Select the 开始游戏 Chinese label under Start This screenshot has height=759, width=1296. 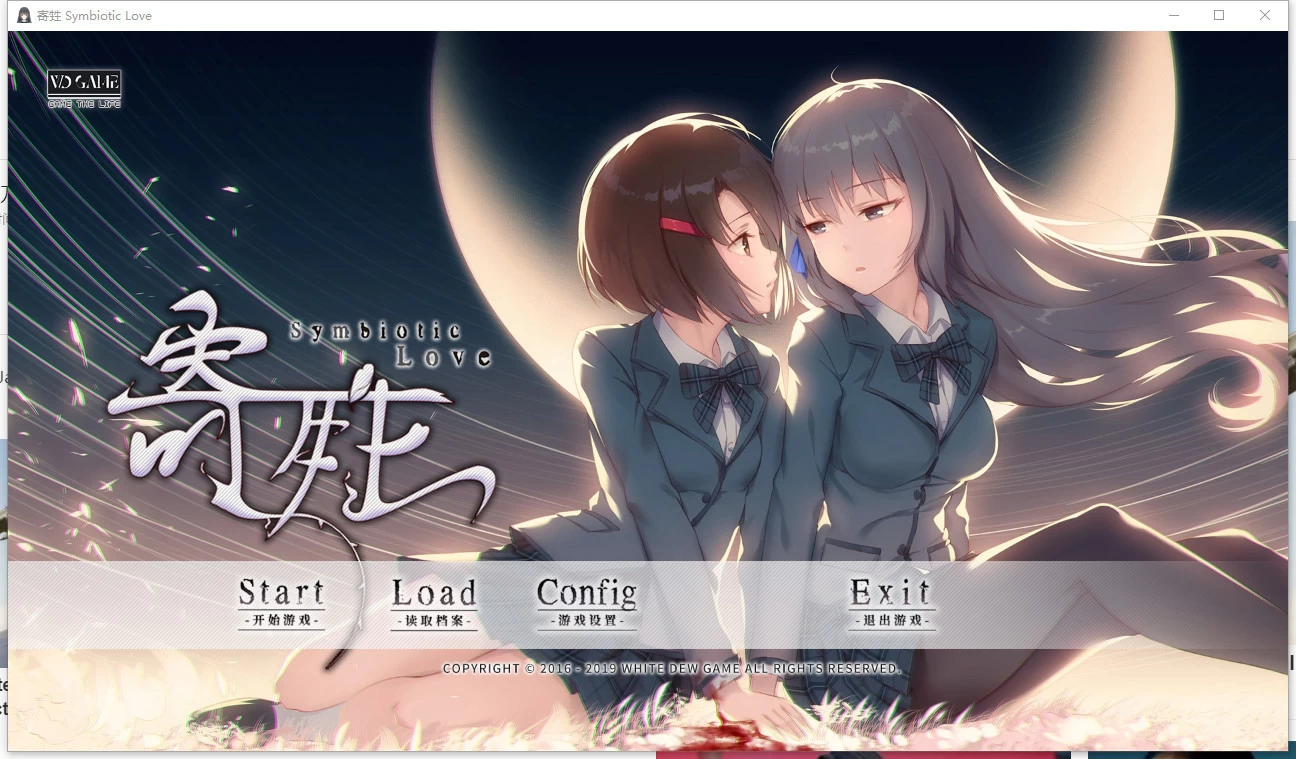pyautogui.click(x=282, y=621)
